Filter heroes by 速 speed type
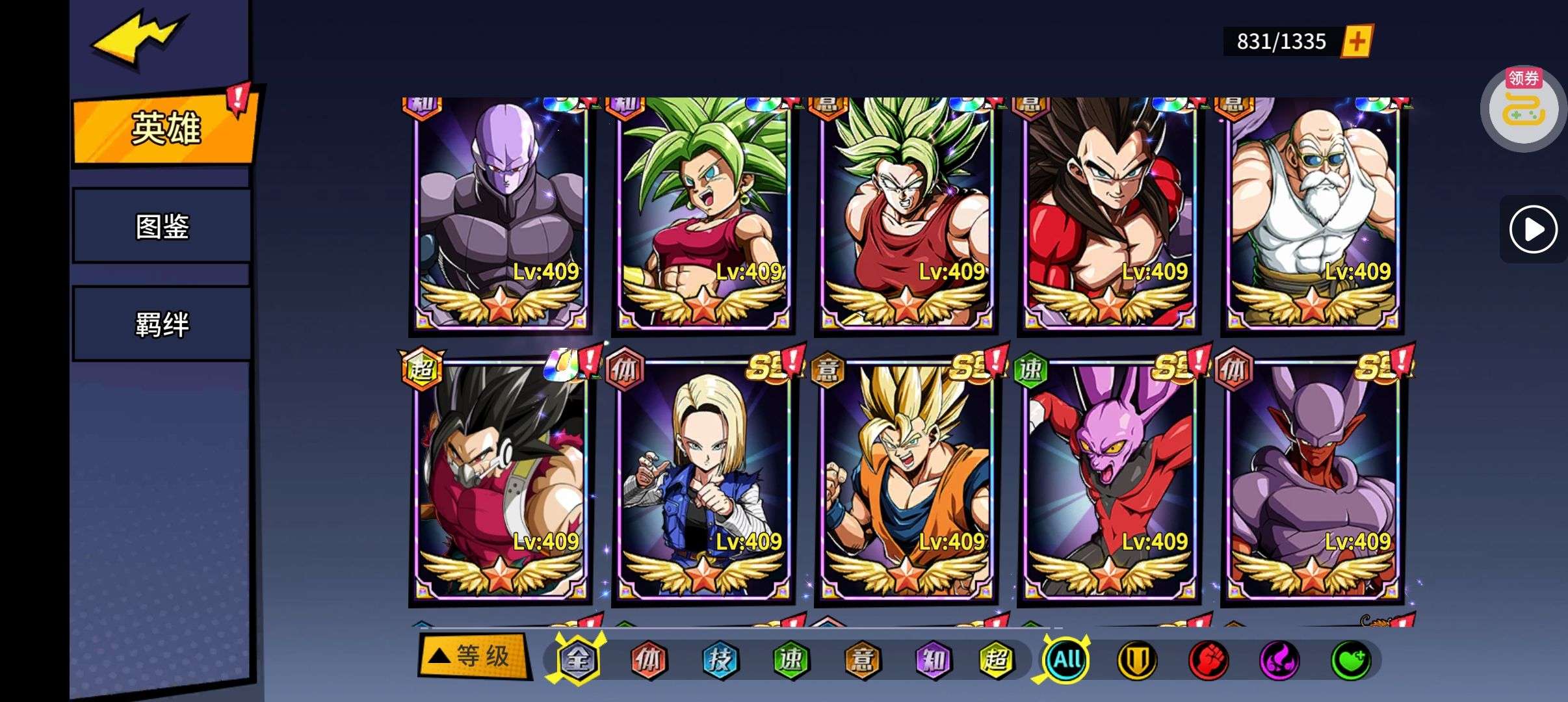 click(791, 660)
